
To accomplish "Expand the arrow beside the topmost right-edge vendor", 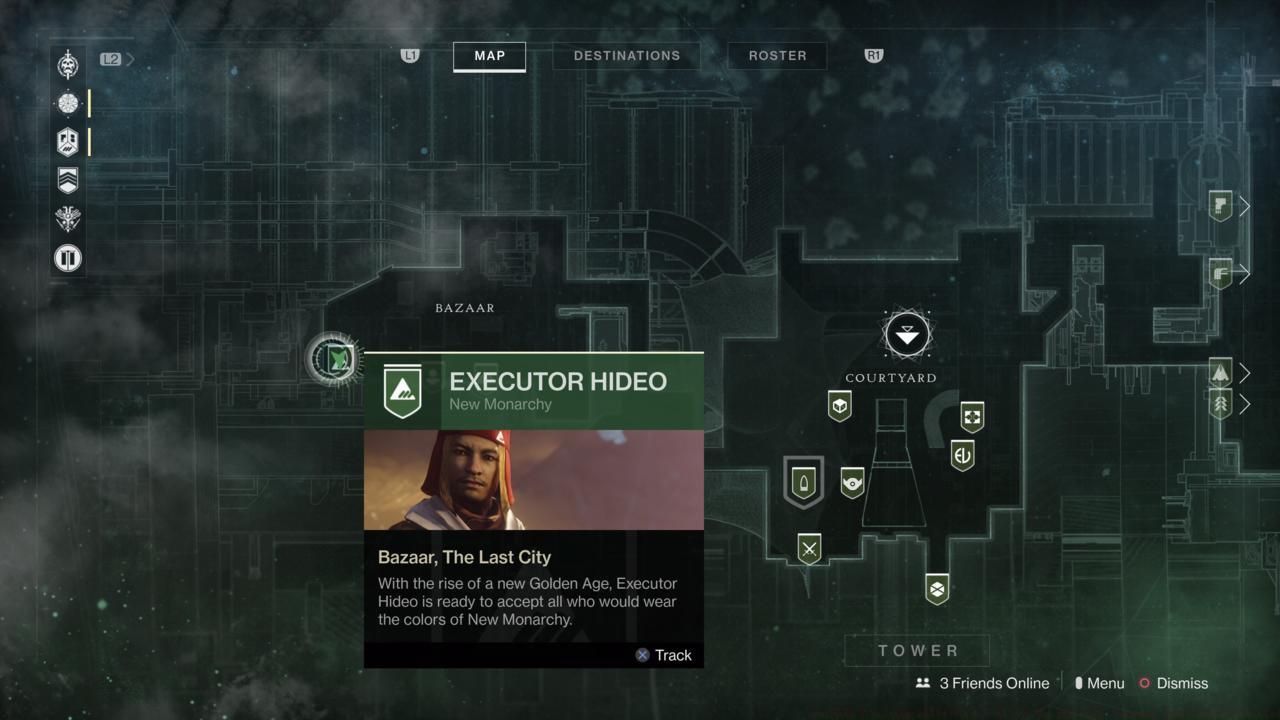I will pos(1245,206).
